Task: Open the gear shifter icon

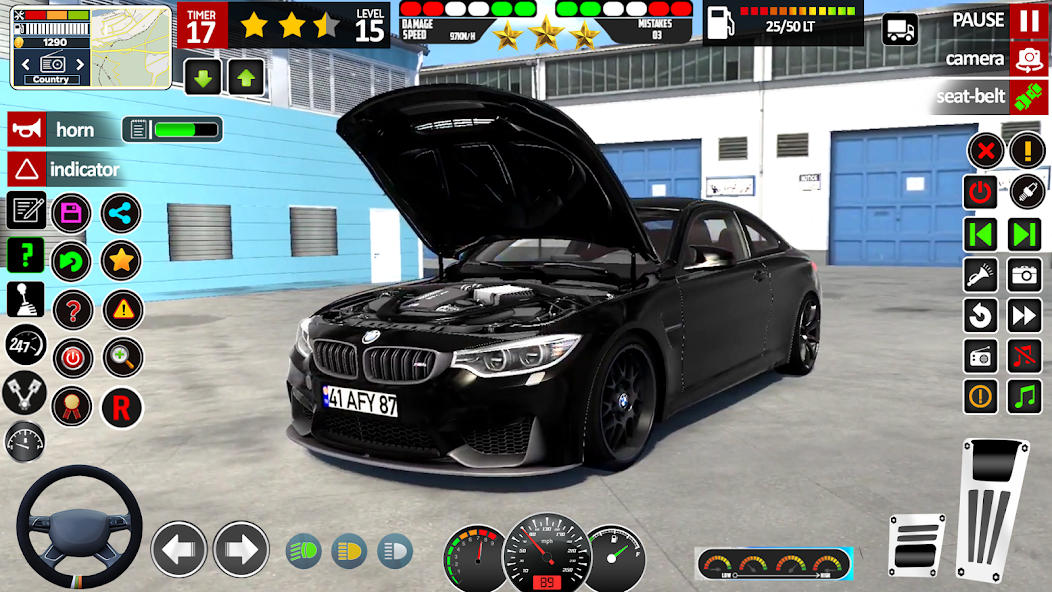Action: (25, 299)
